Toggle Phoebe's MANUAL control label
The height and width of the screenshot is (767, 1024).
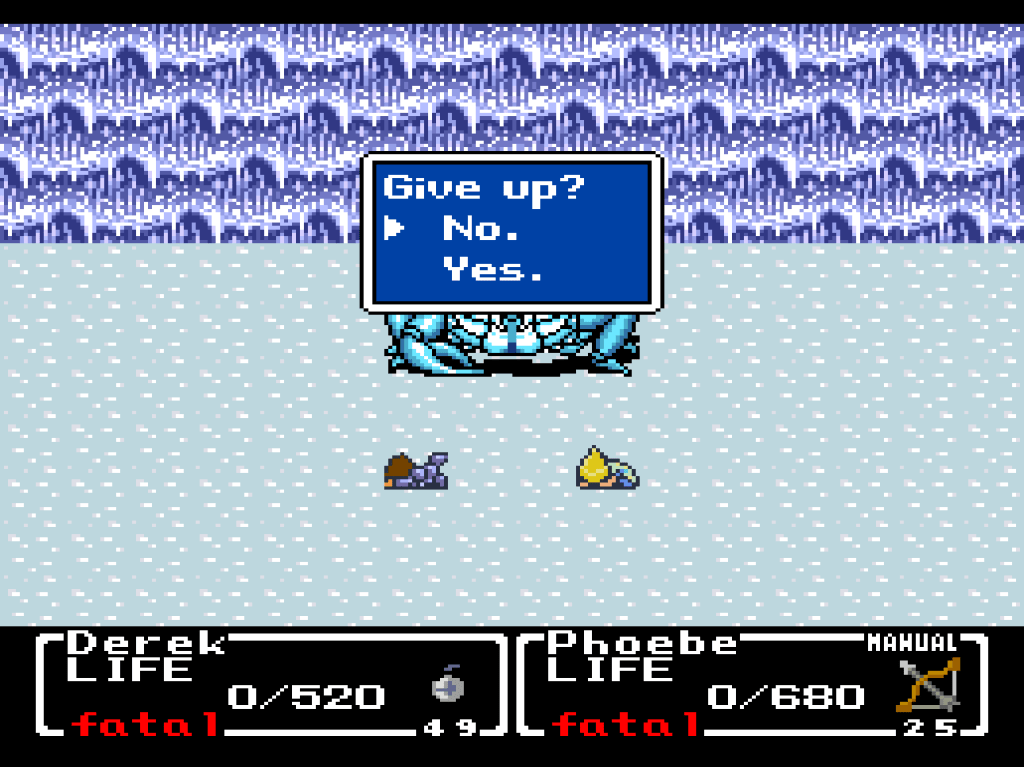pyautogui.click(x=911, y=643)
